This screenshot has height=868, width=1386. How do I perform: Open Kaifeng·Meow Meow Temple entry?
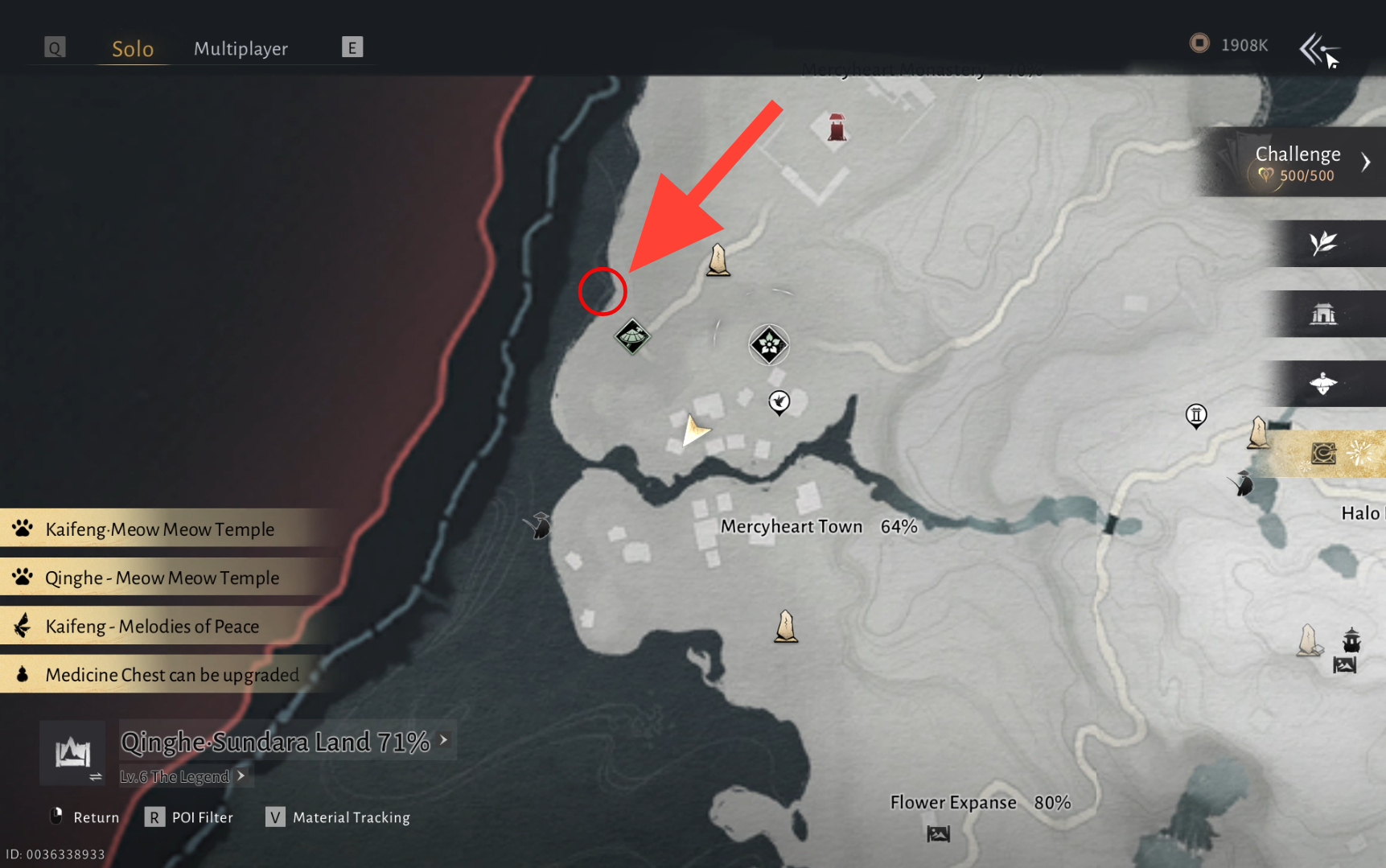click(159, 529)
